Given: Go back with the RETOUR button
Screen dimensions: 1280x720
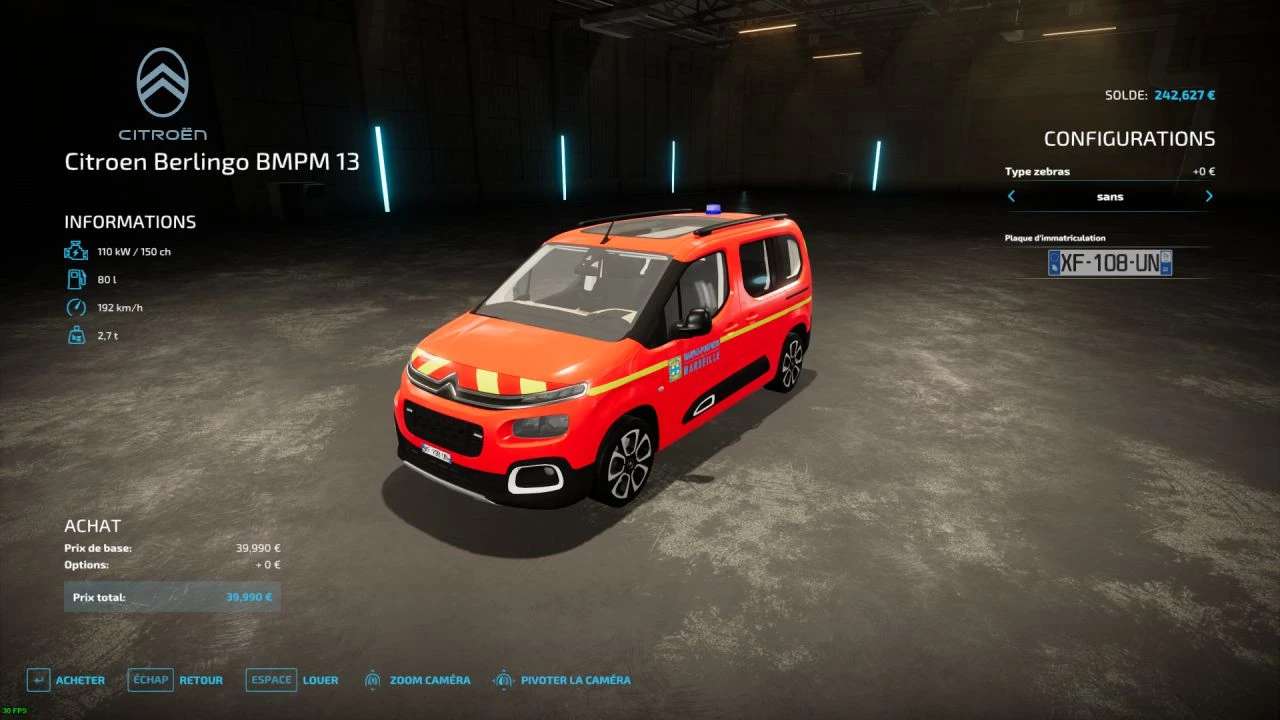Looking at the screenshot, I should point(176,680).
